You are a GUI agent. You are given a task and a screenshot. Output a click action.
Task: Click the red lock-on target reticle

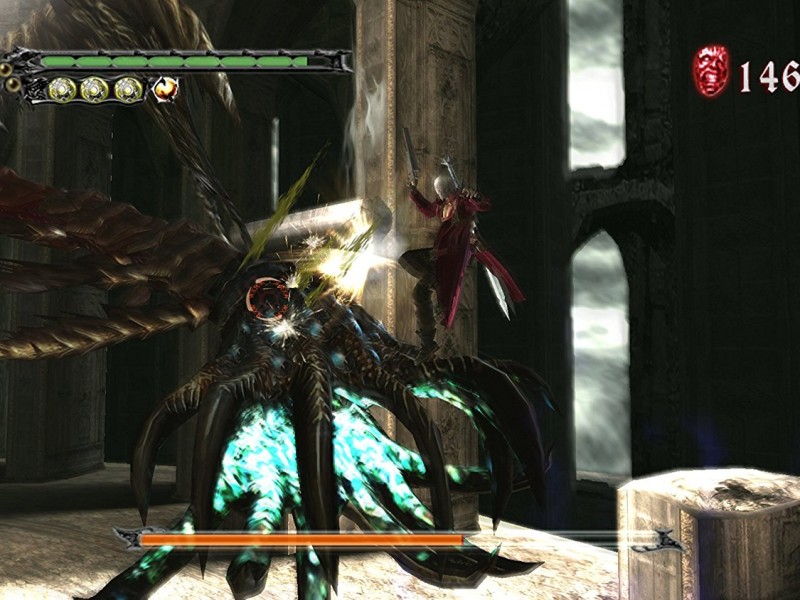(268, 296)
